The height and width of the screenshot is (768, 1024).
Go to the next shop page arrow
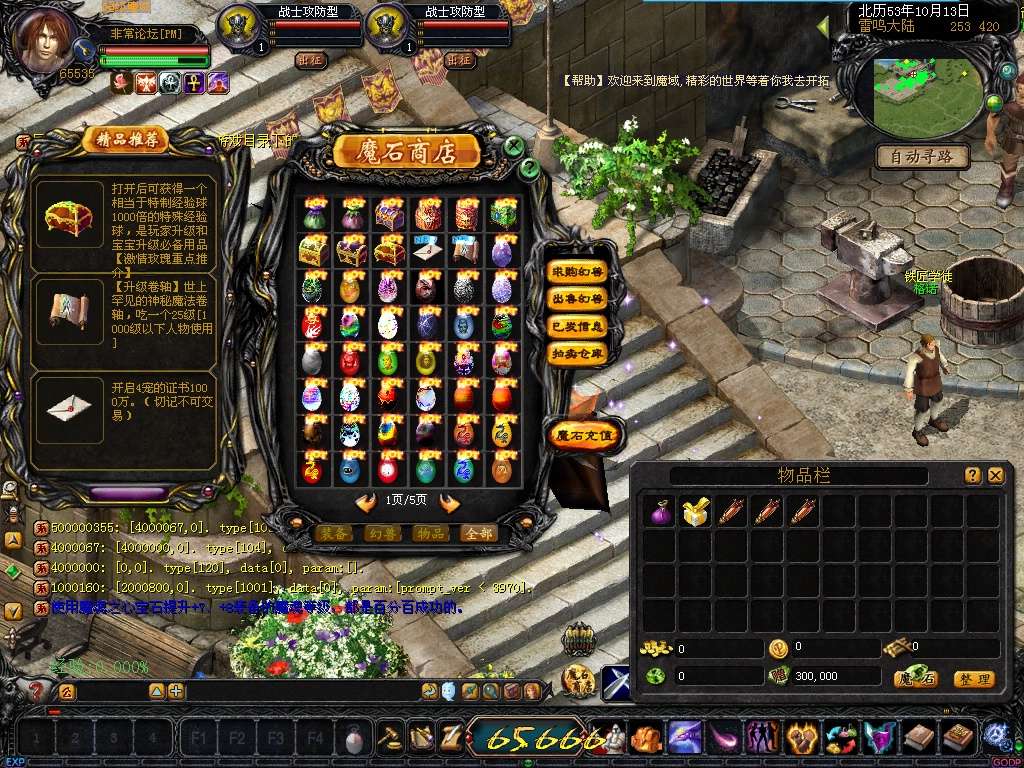coord(449,503)
